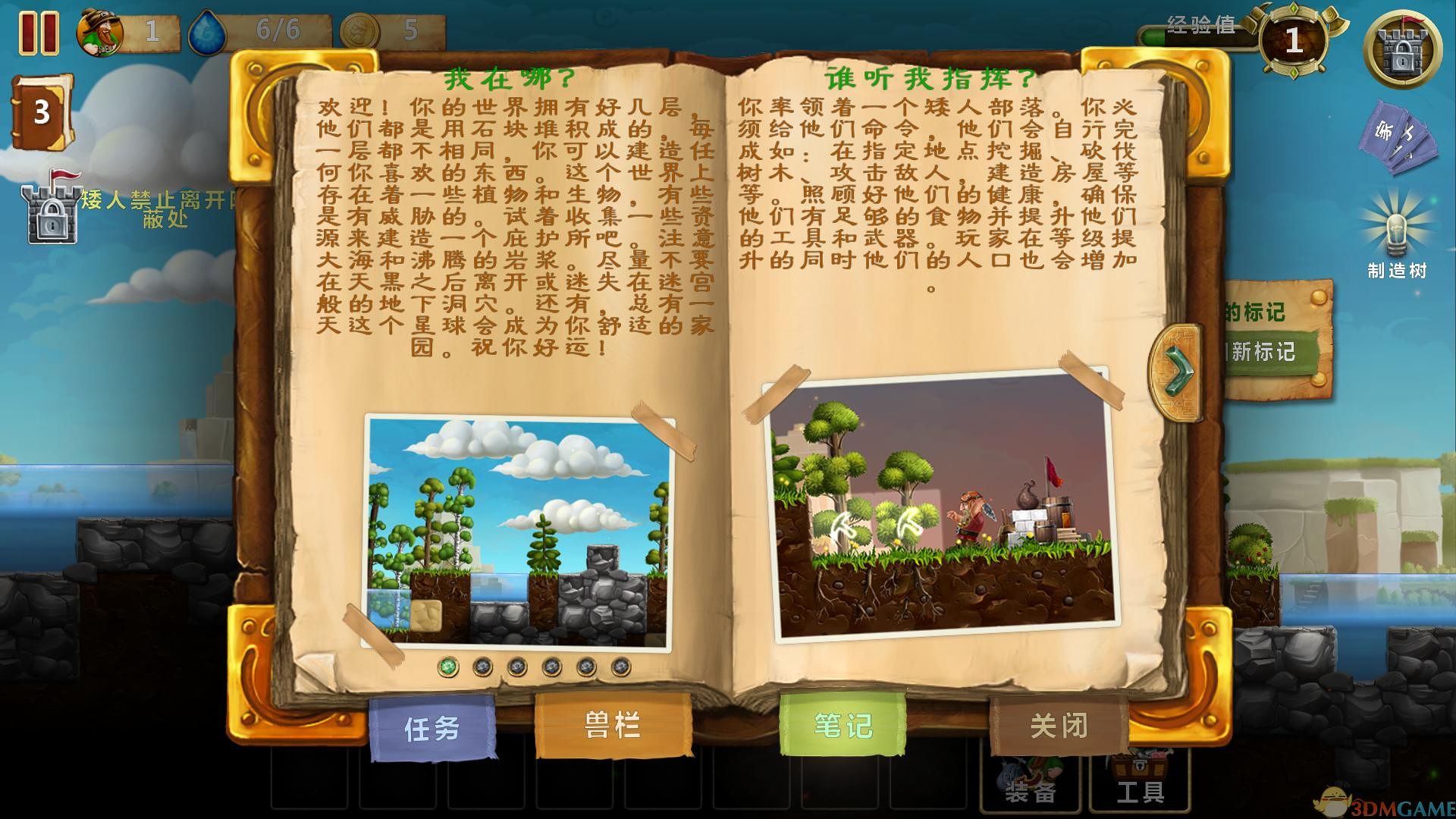This screenshot has width=1456, height=819.
Task: Open the quest book showing number 3
Action: point(36,112)
